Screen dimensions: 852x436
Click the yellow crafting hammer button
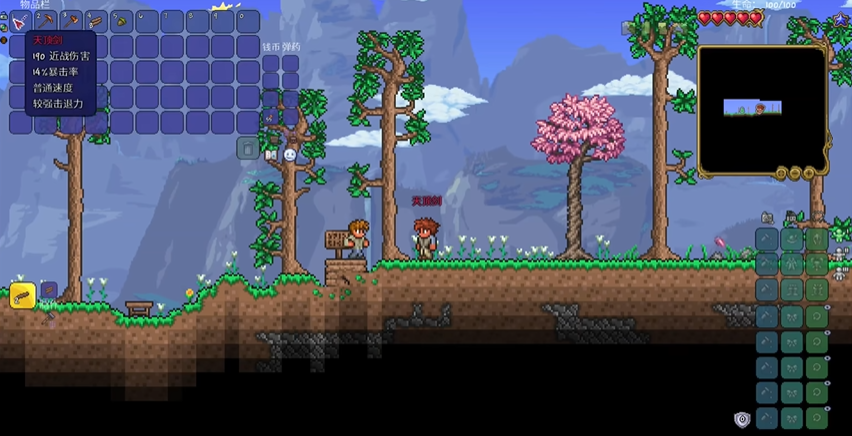tap(22, 295)
